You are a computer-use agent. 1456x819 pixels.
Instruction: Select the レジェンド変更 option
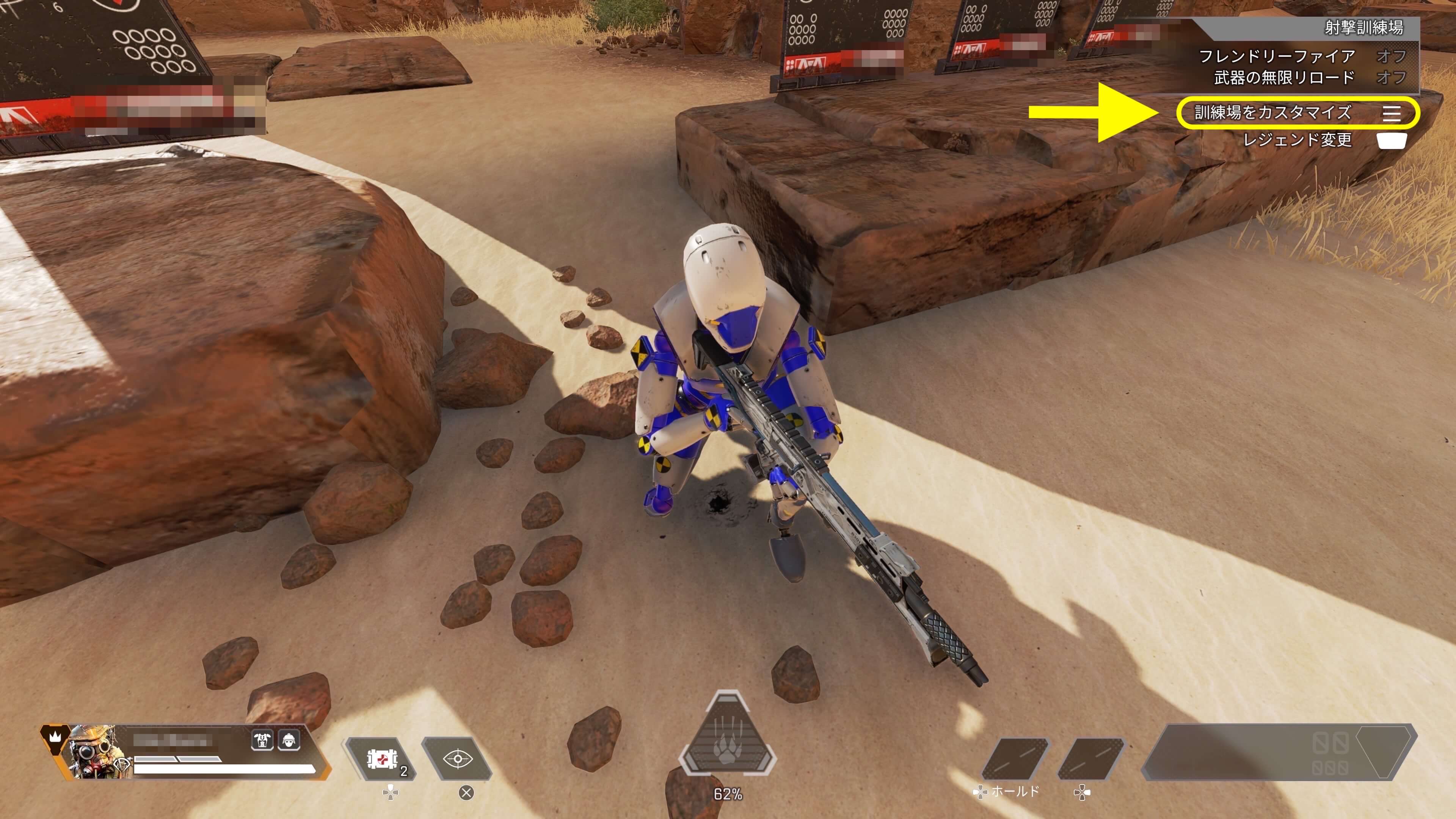coord(1297,140)
